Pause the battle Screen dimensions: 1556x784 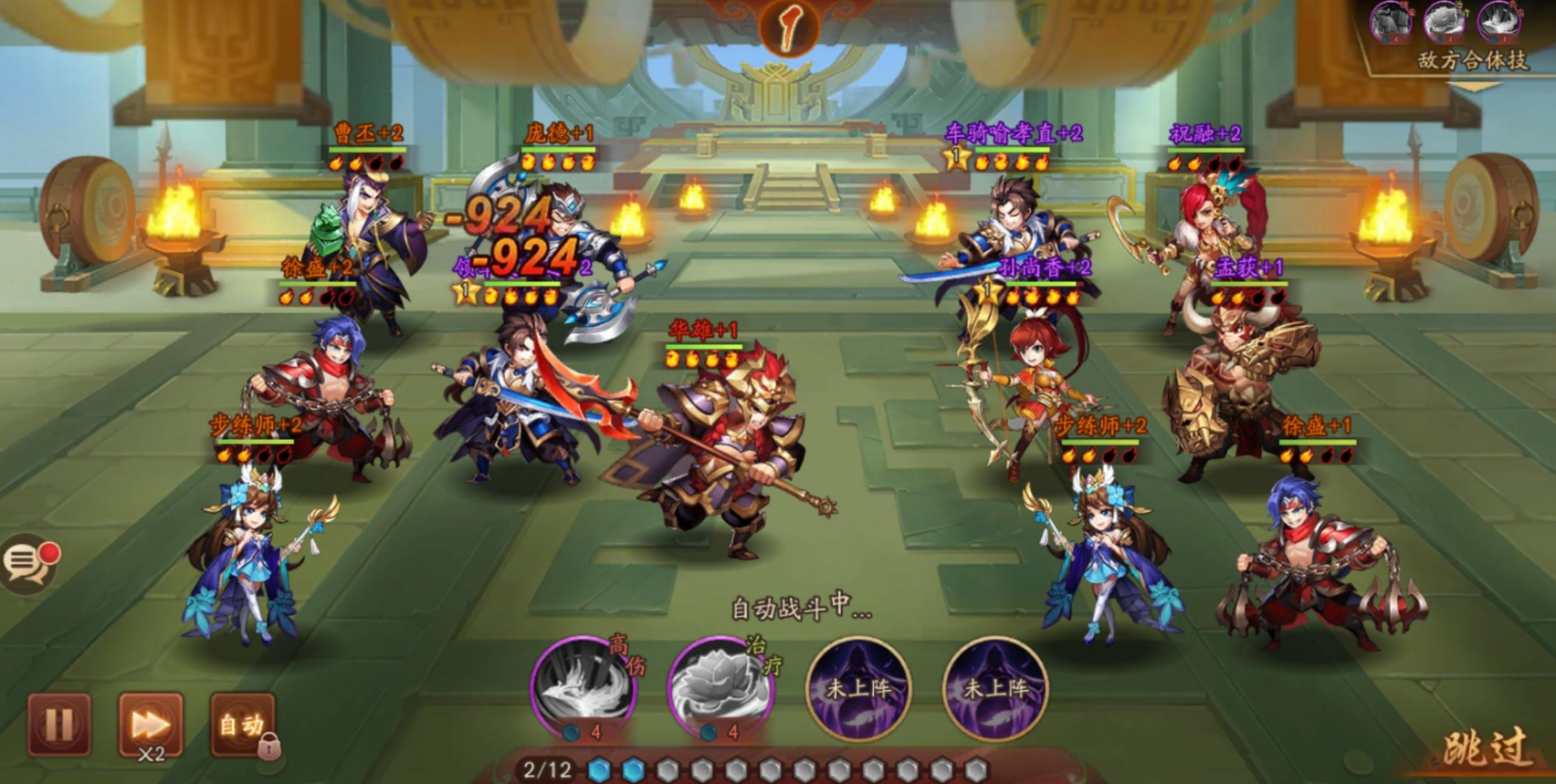point(59,725)
